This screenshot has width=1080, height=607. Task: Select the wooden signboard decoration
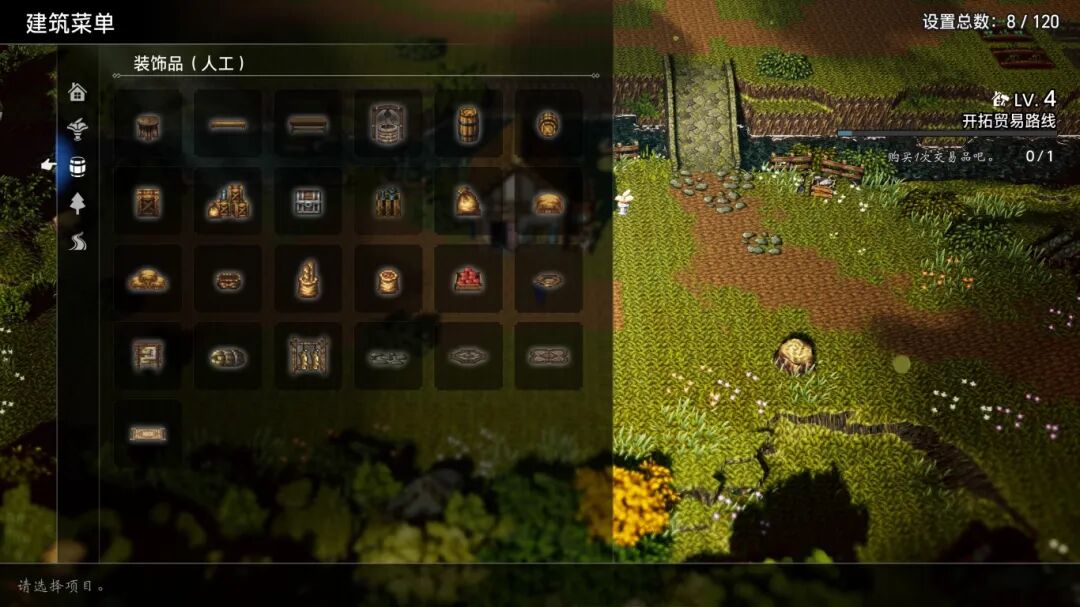(148, 356)
